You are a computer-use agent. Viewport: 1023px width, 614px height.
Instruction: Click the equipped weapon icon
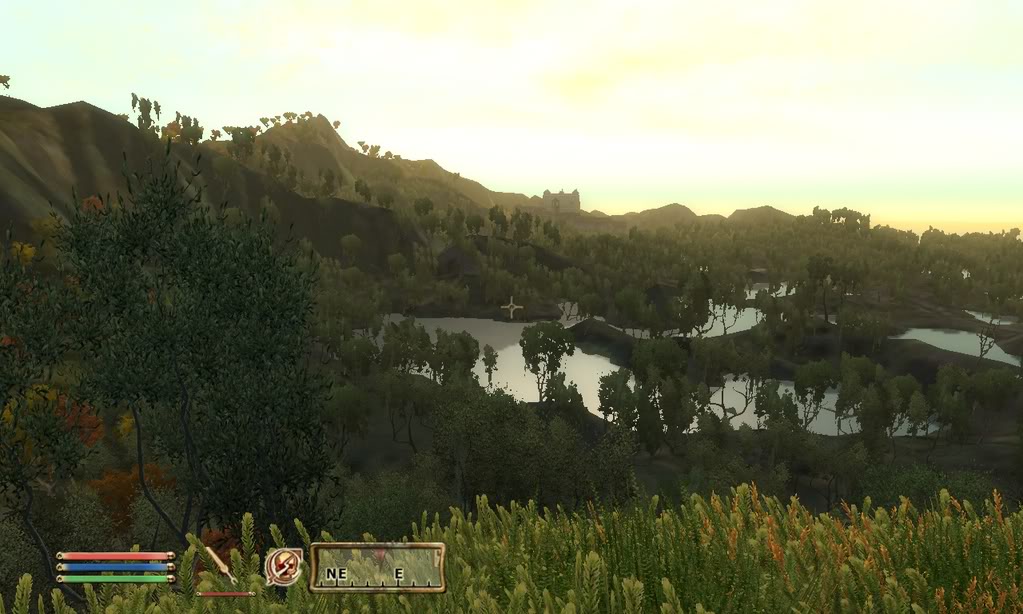221,566
